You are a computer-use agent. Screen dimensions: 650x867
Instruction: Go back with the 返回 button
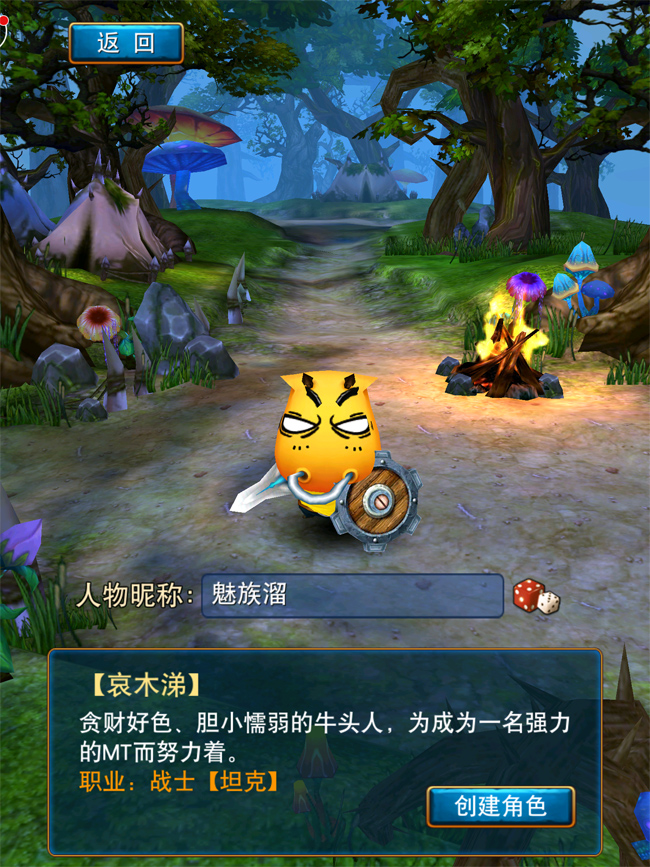126,43
